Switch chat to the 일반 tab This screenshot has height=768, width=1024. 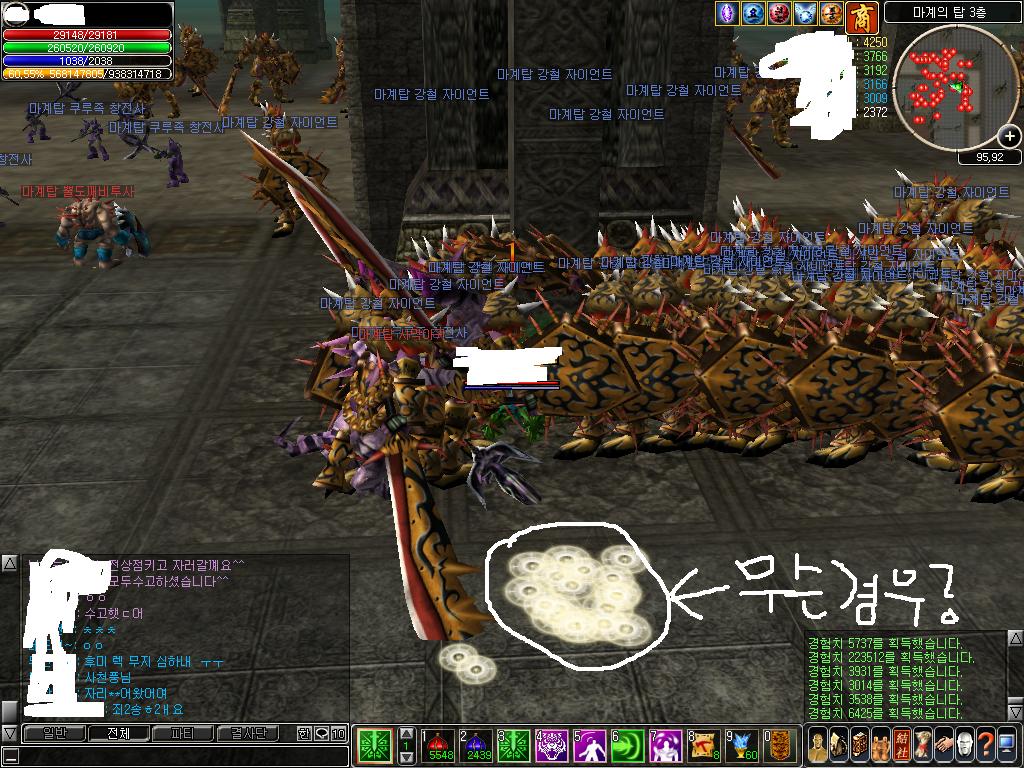click(56, 733)
